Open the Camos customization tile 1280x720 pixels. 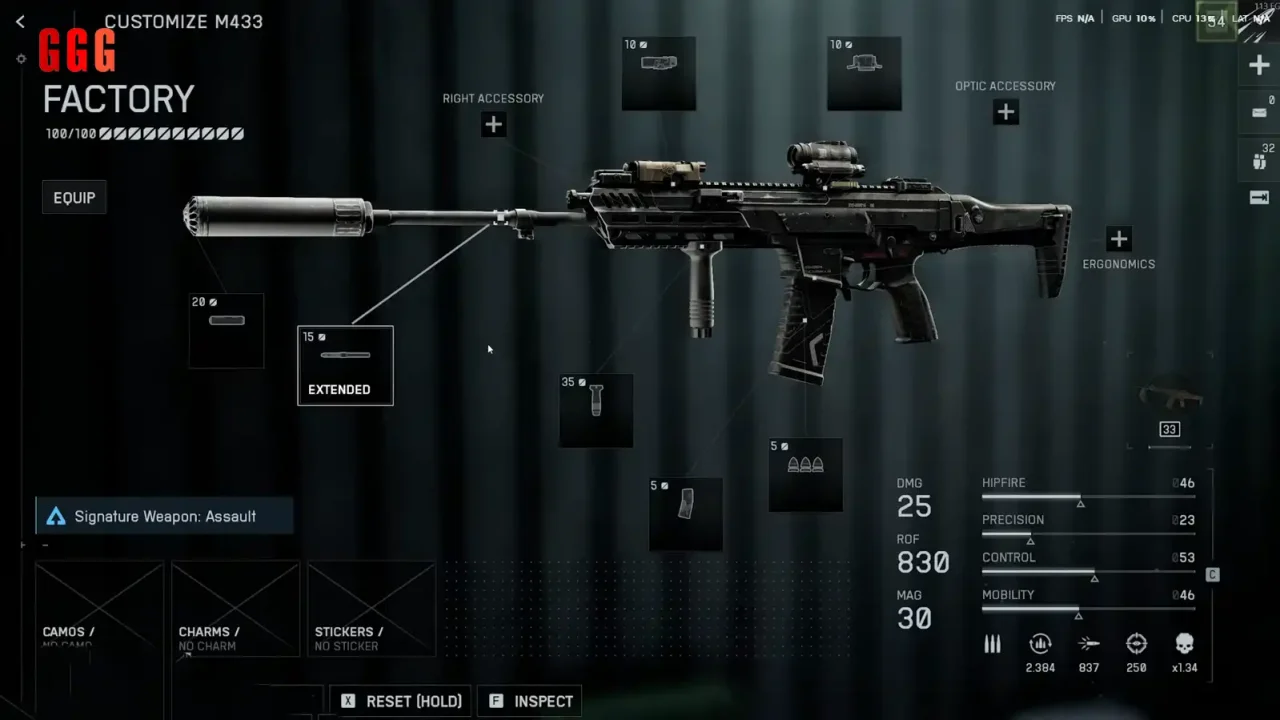tap(99, 609)
